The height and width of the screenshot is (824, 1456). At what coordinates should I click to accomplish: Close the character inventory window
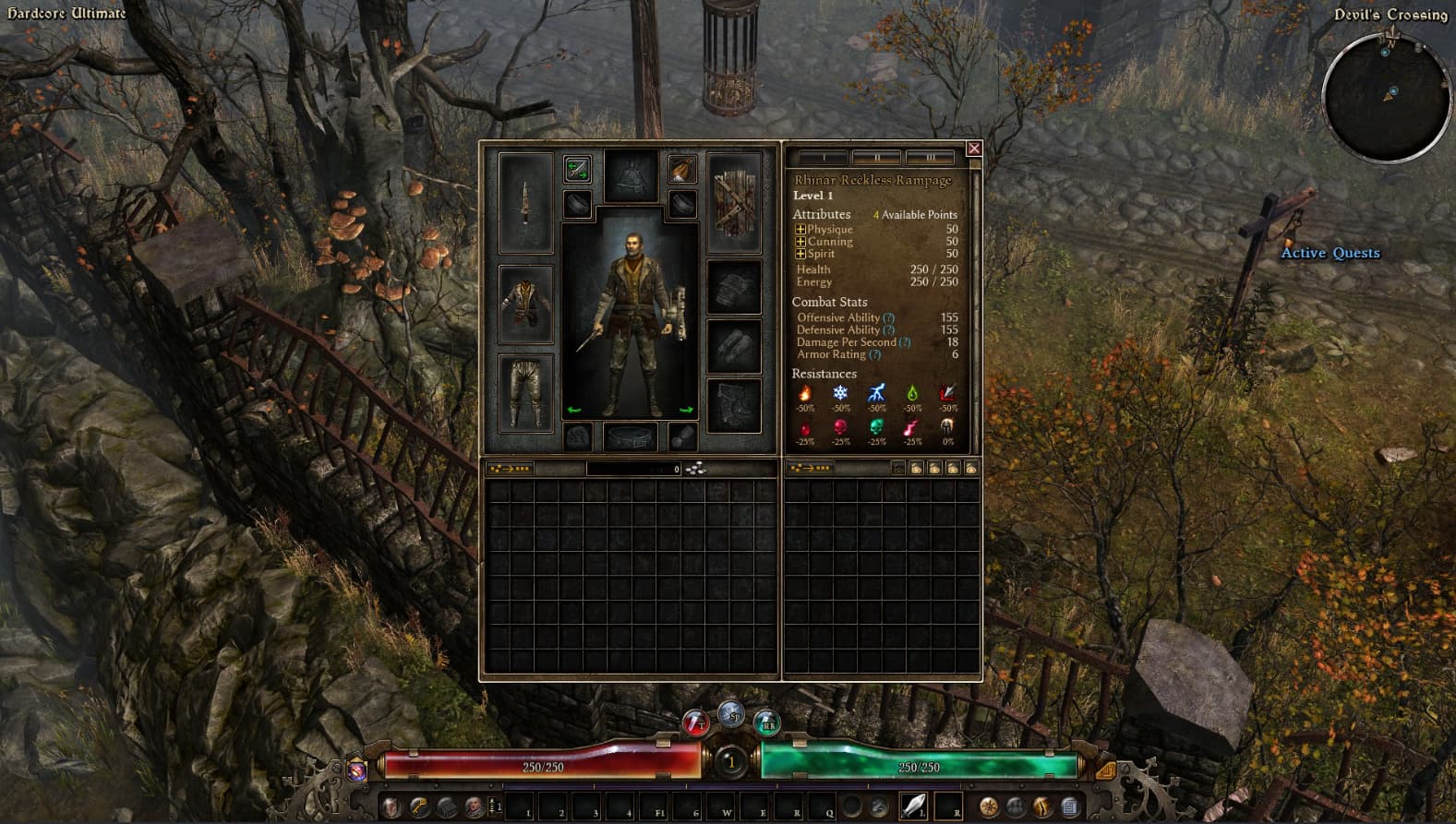click(x=973, y=149)
